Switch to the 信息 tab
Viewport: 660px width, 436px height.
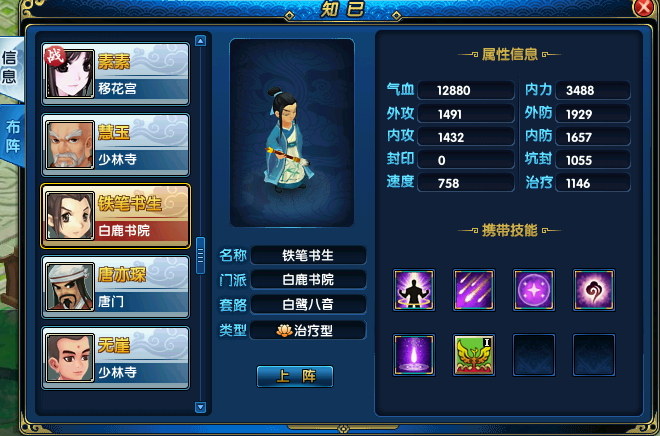pyautogui.click(x=10, y=70)
